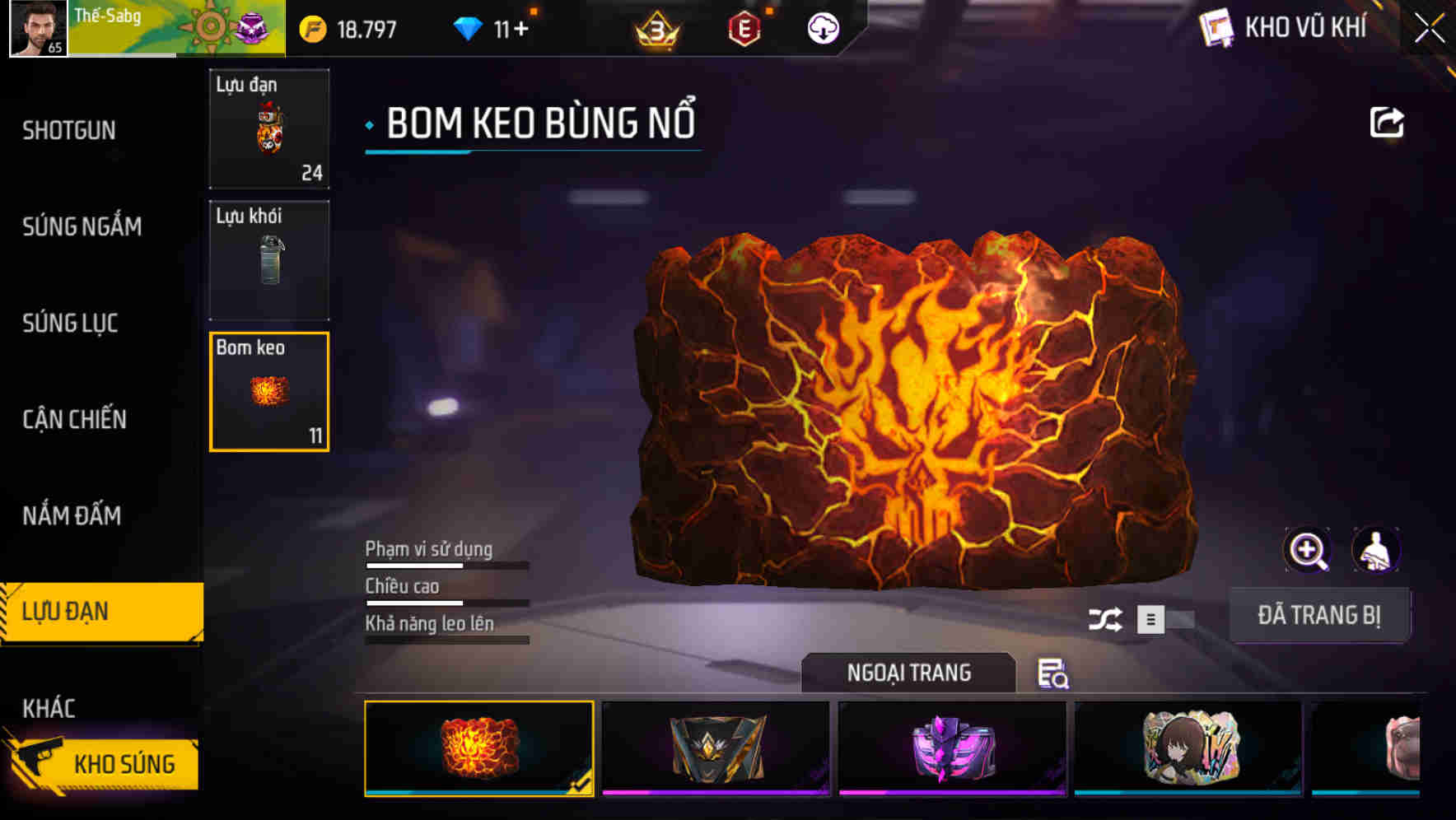Open the NẮM ĐẤM category

71,515
